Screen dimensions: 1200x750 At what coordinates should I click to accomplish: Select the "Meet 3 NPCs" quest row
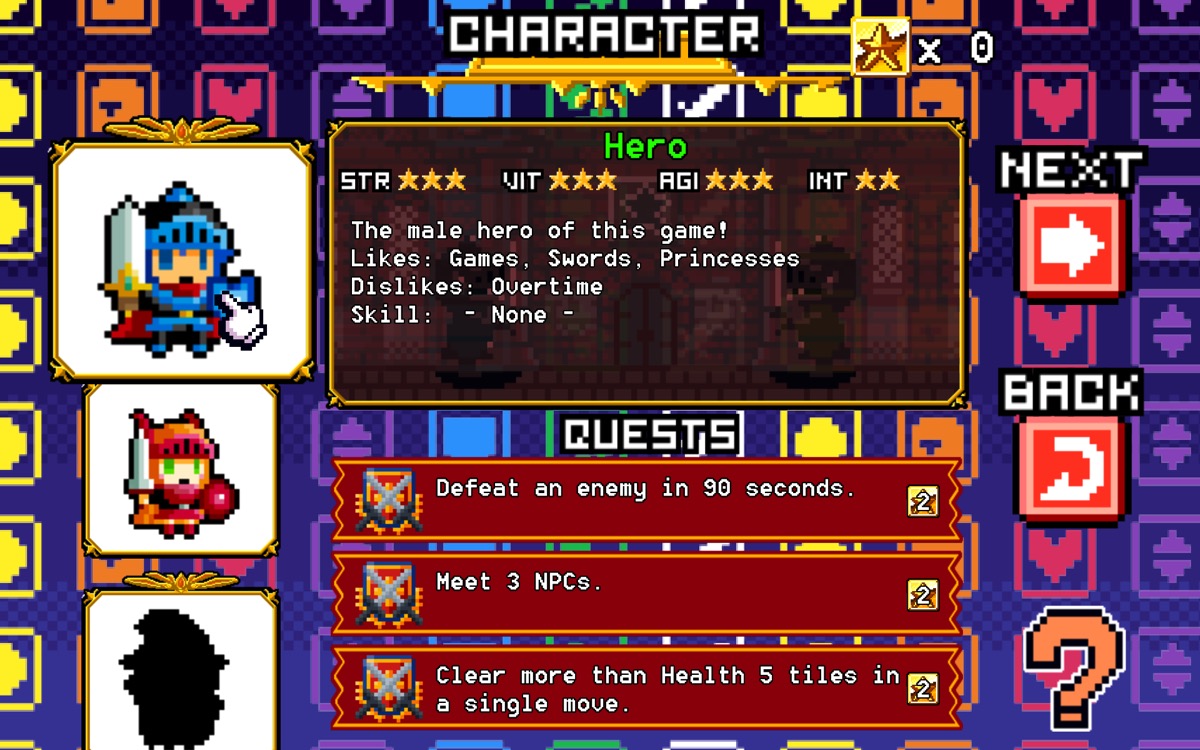[x=646, y=593]
